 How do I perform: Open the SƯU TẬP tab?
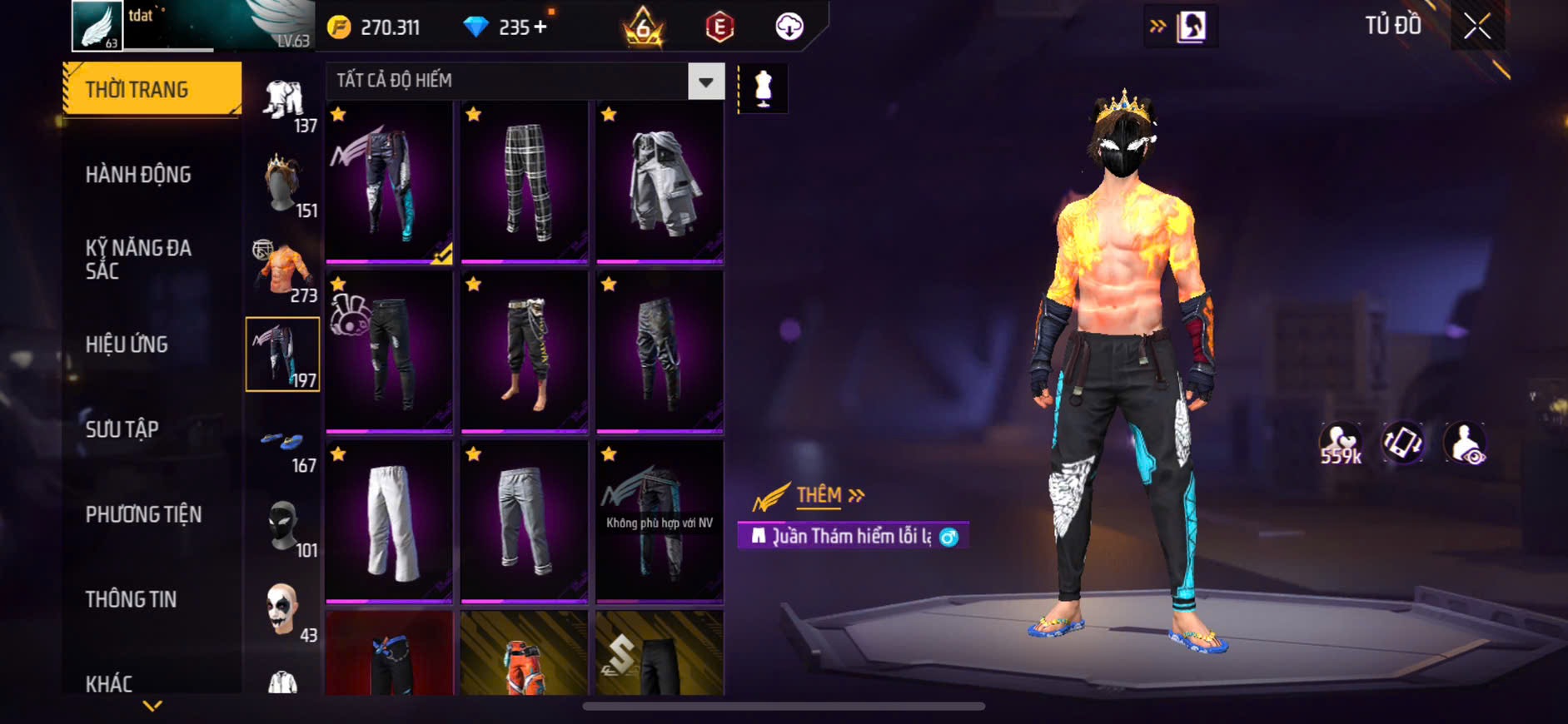tap(122, 429)
